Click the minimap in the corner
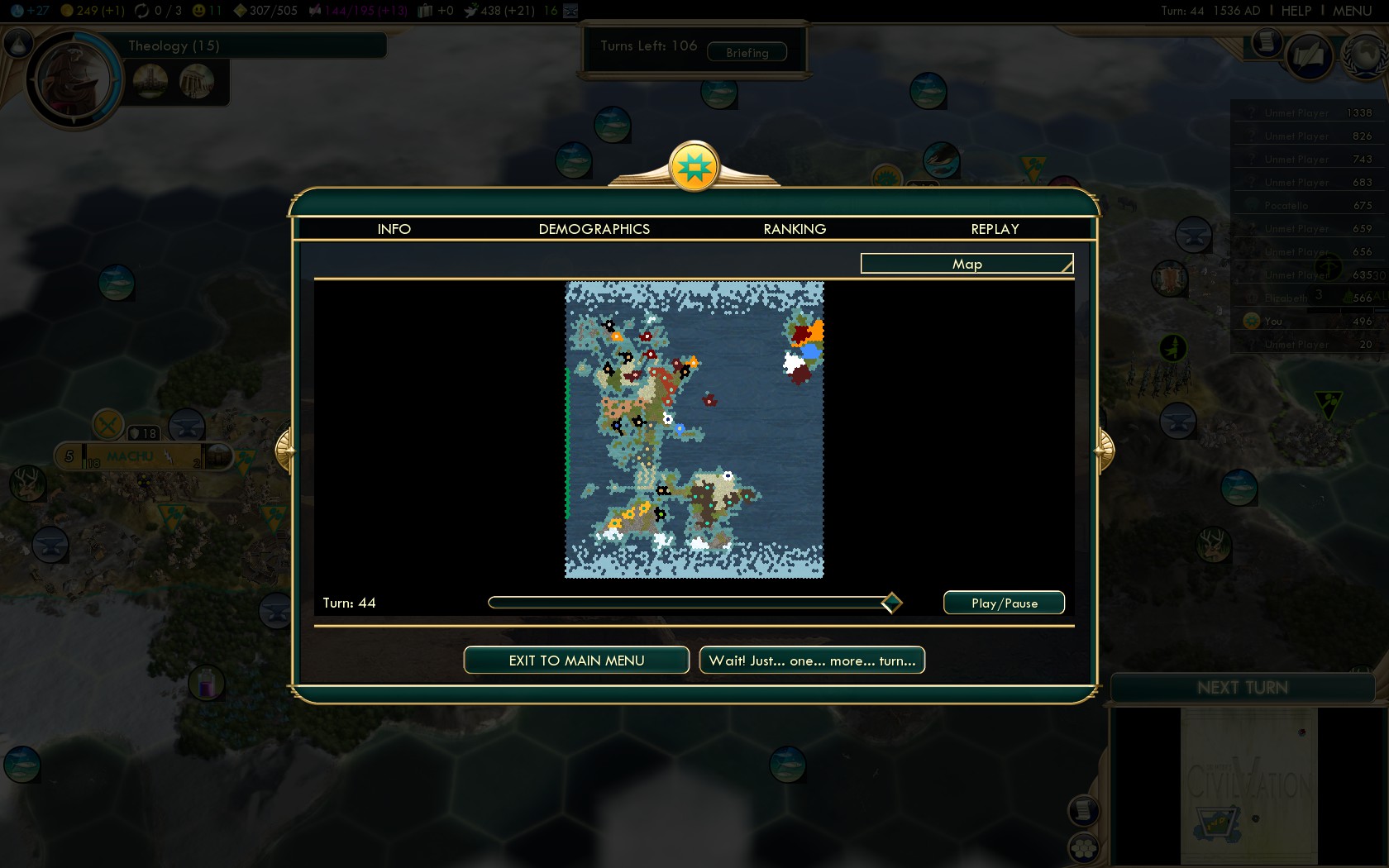 1248,785
